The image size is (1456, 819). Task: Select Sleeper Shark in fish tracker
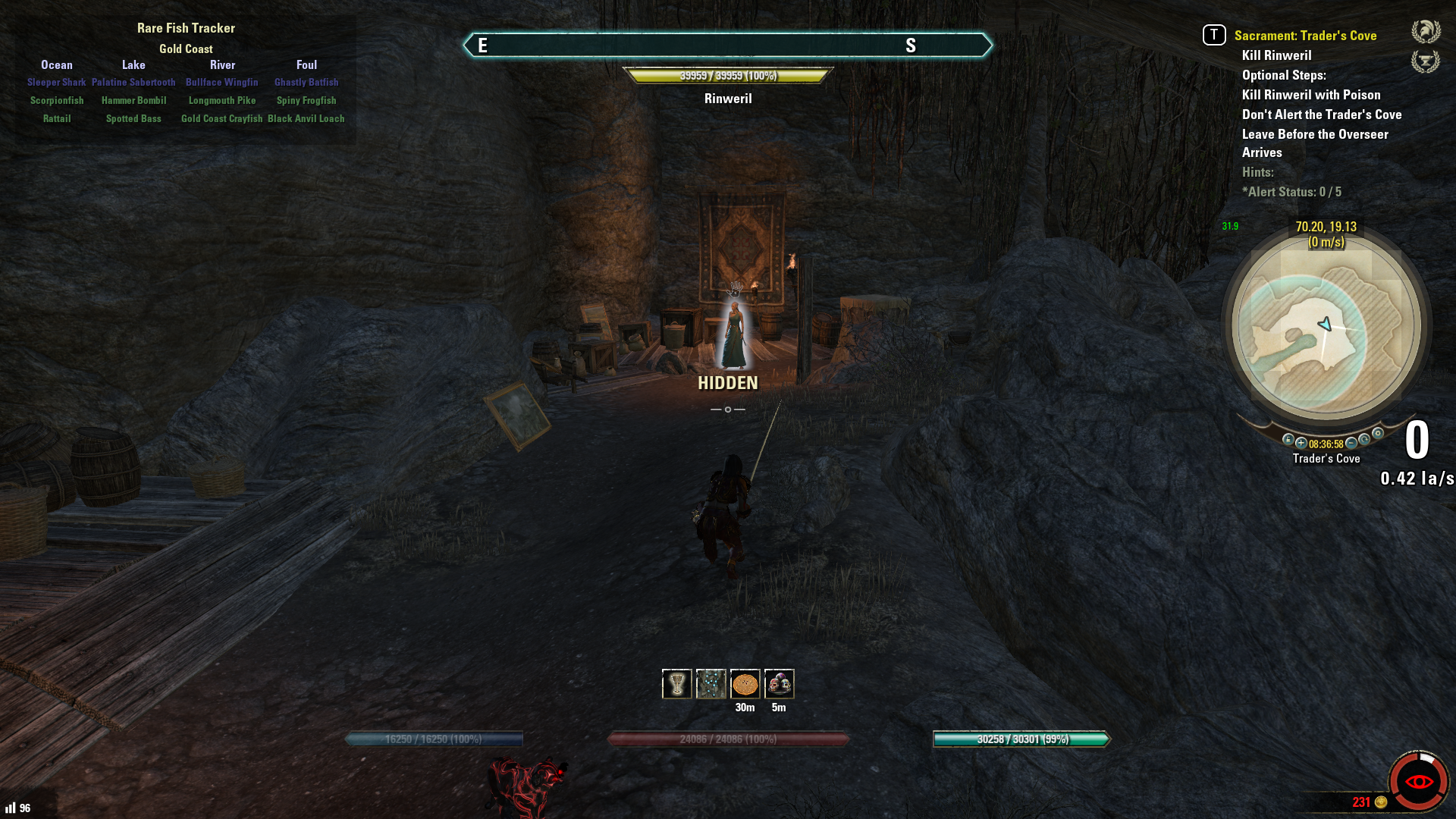pyautogui.click(x=57, y=82)
